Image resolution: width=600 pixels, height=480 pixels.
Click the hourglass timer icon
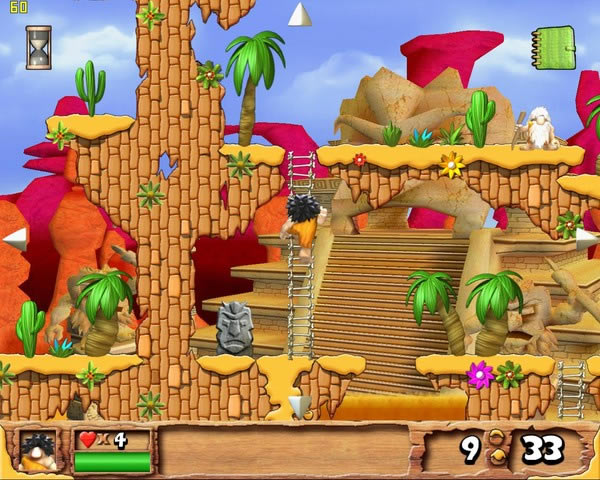tap(39, 47)
